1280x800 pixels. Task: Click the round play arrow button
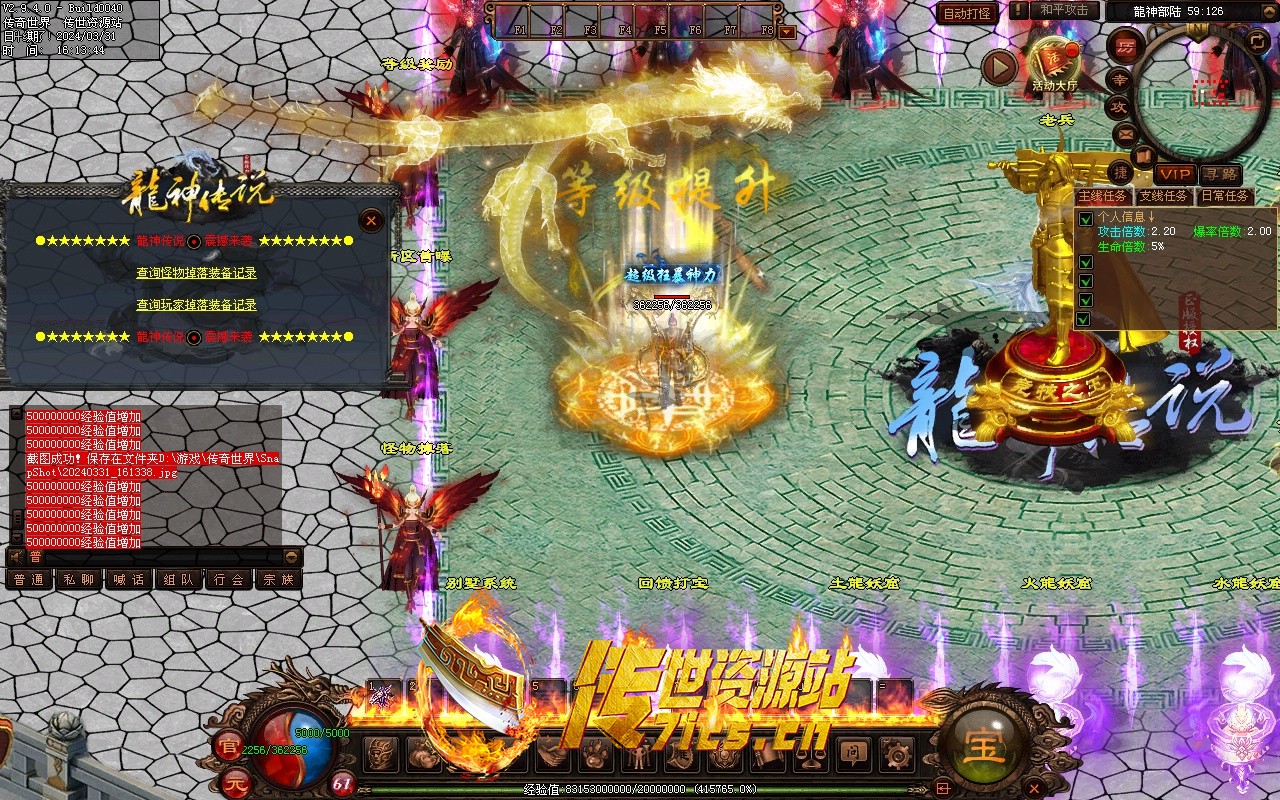[998, 67]
